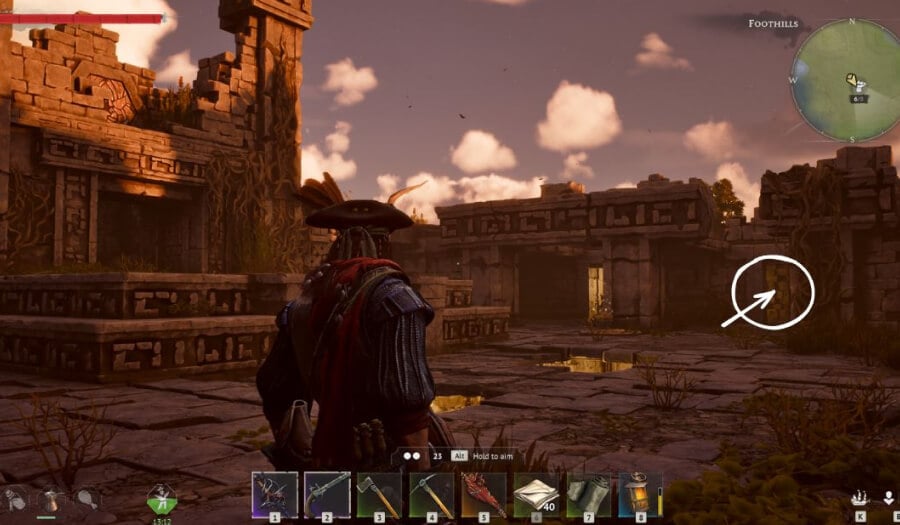900x525 pixels.
Task: Click the ship icon above K
Action: pos(858,497)
